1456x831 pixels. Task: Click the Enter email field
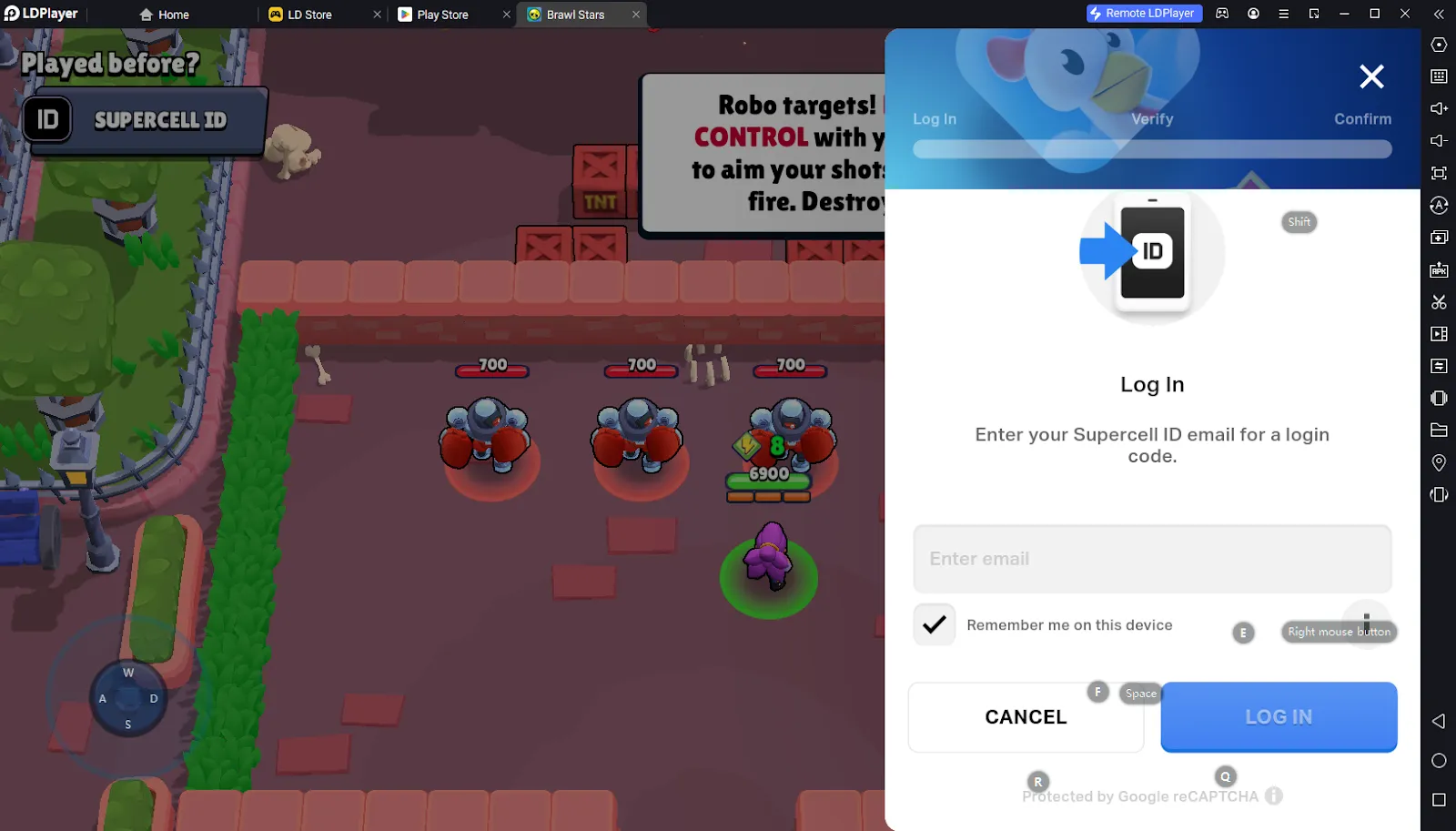point(1151,559)
